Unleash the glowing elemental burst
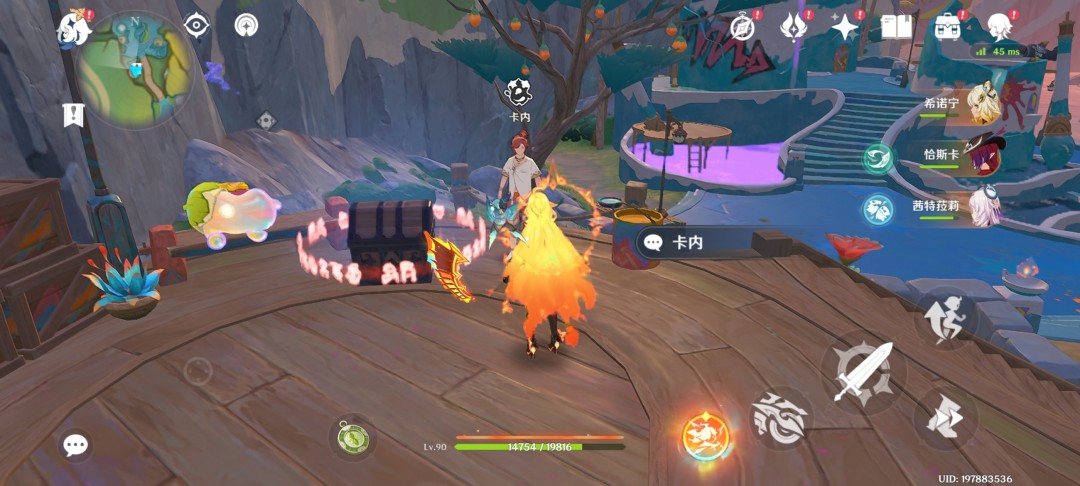1080x486 pixels. pyautogui.click(x=707, y=437)
